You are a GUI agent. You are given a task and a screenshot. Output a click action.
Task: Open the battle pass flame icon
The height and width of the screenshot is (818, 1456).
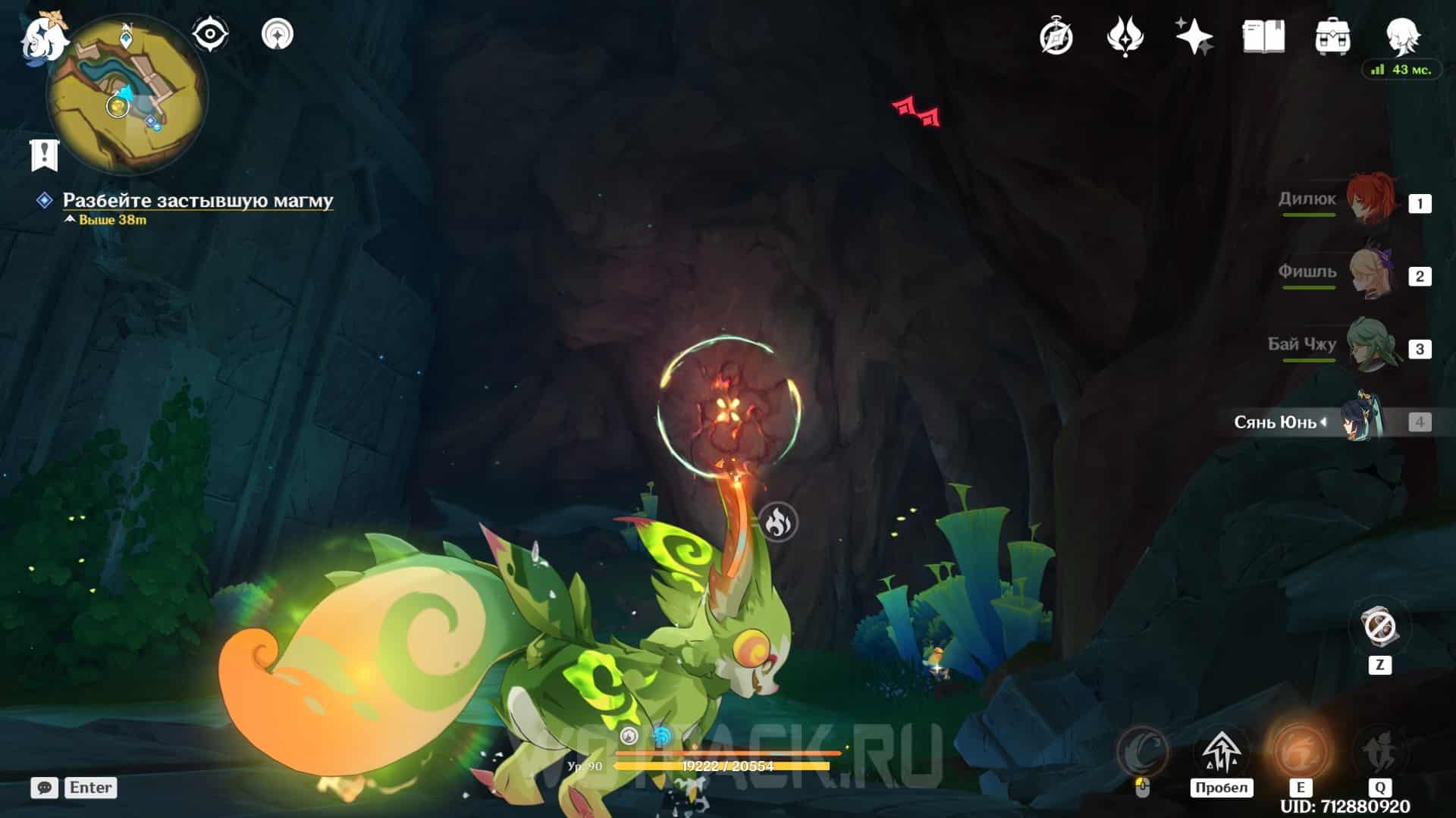[1125, 36]
